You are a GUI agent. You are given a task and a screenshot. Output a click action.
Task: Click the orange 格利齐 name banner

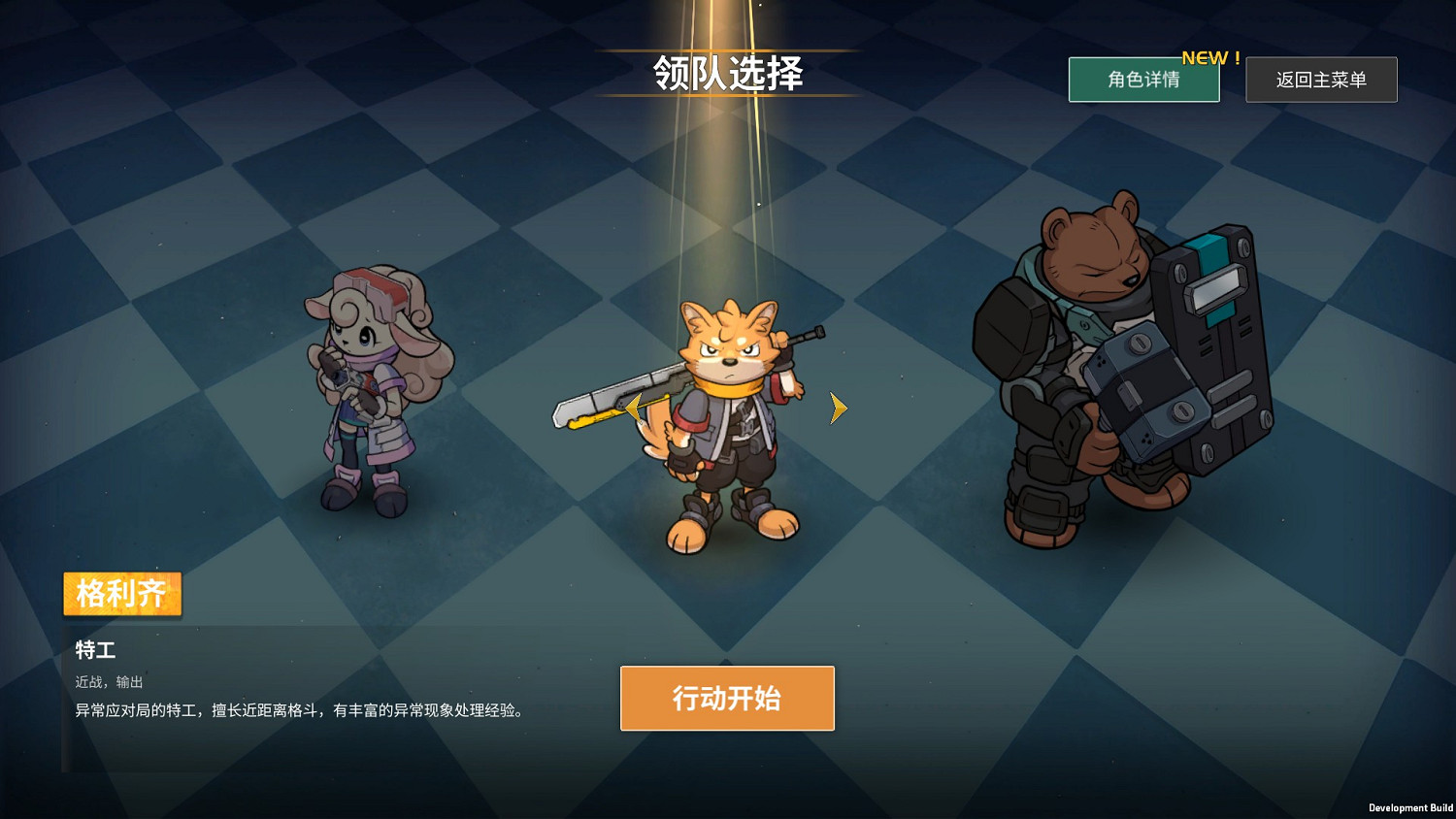pyautogui.click(x=121, y=594)
